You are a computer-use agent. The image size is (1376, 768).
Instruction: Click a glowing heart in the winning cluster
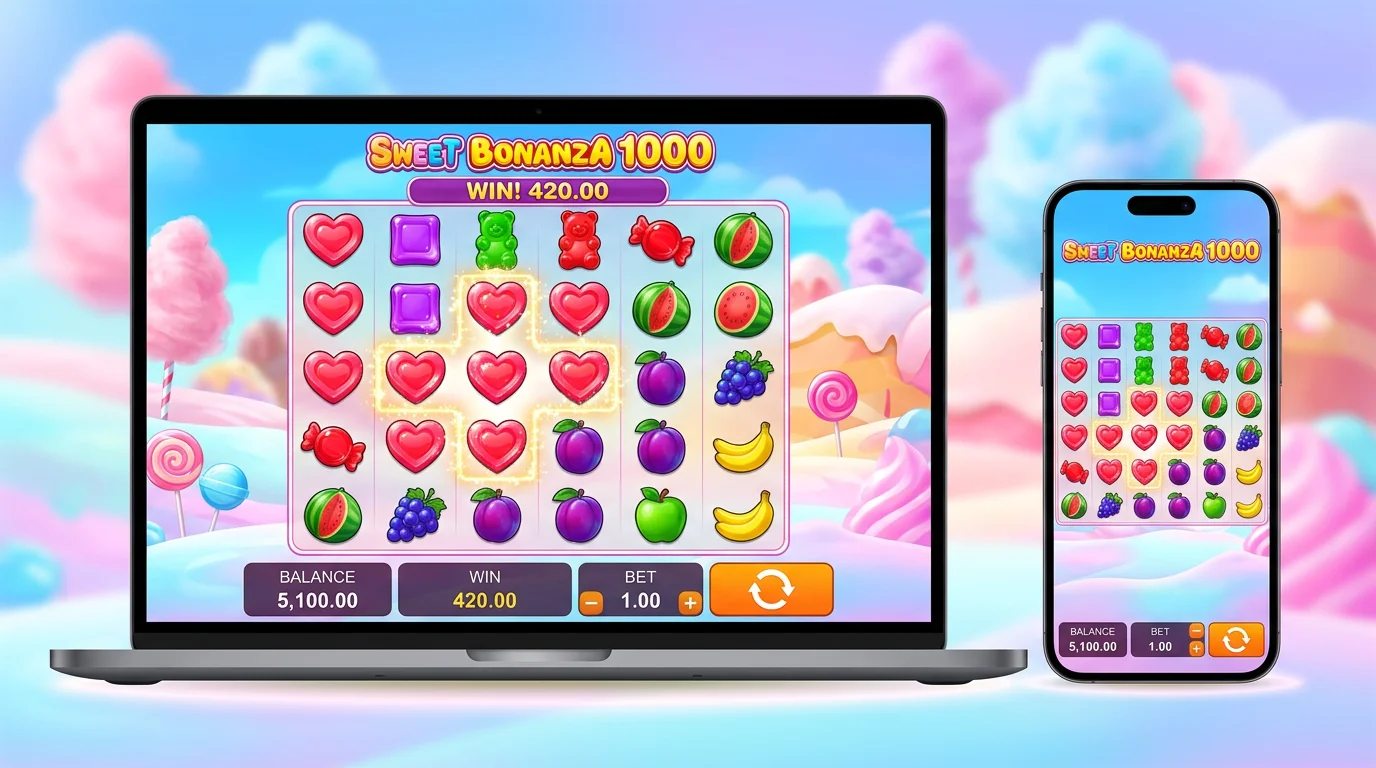[x=497, y=375]
